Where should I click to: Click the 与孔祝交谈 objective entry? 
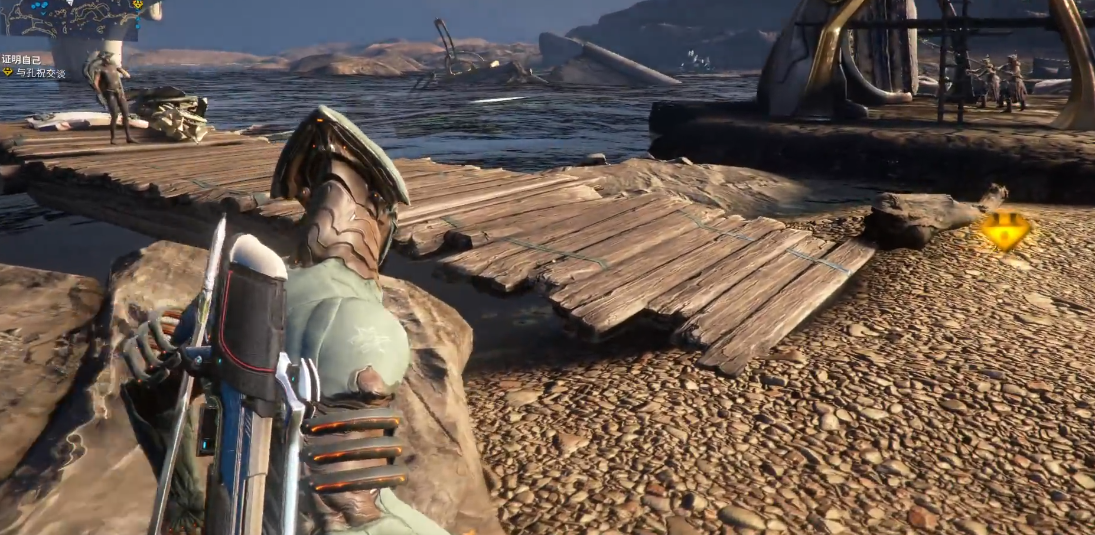[40, 73]
